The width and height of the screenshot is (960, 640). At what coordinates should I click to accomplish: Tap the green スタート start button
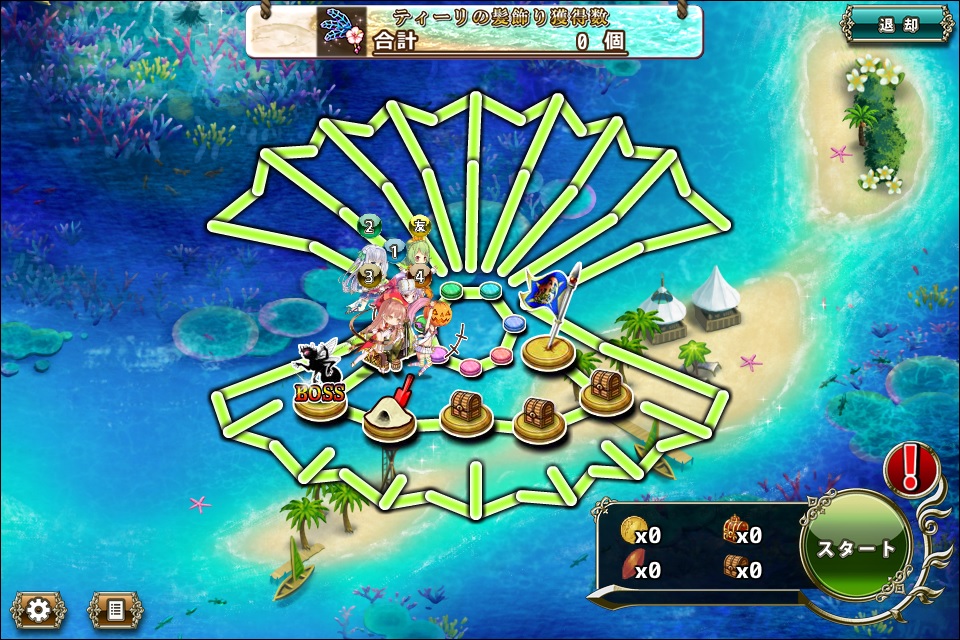click(856, 548)
